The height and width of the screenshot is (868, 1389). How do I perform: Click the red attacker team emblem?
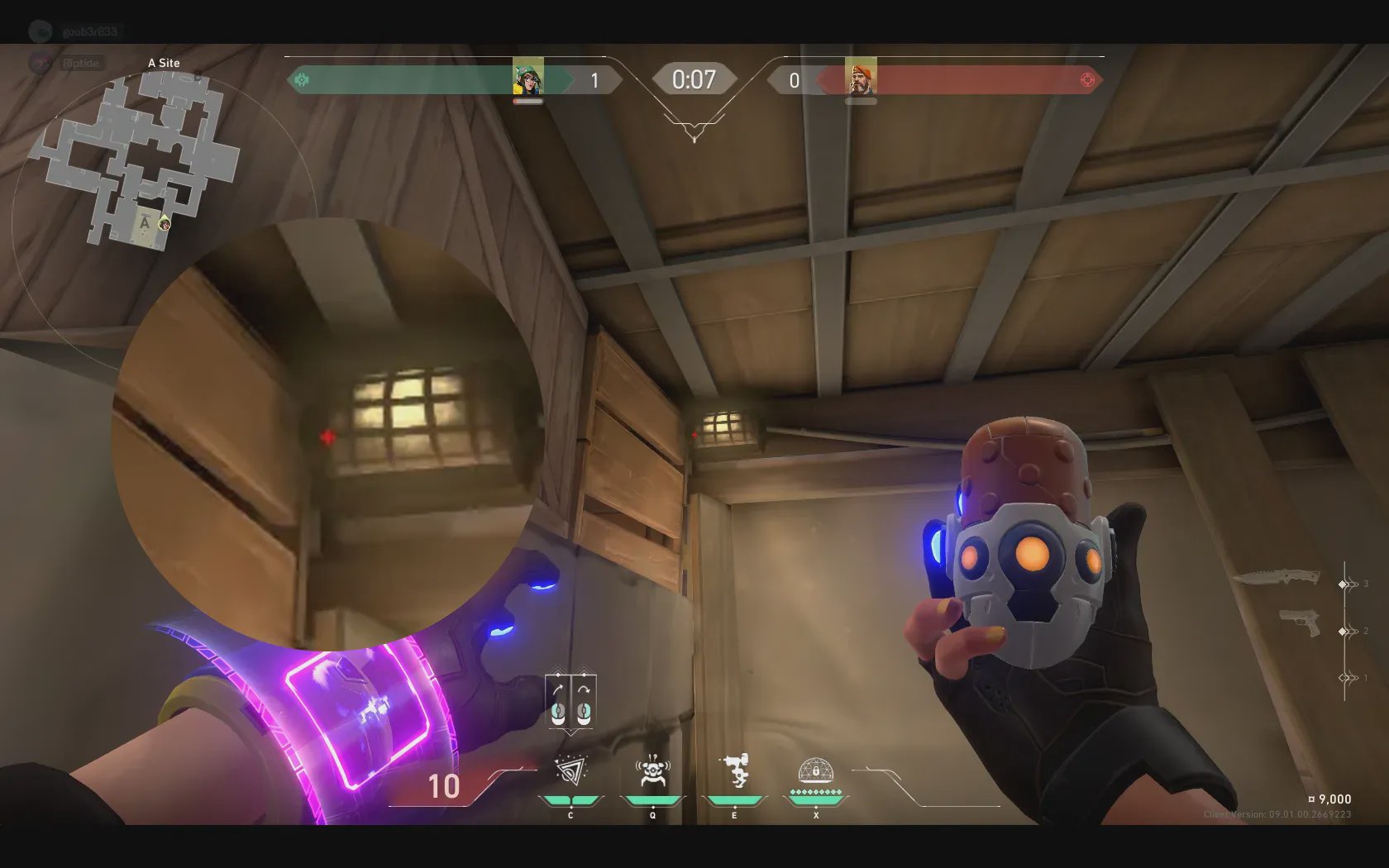[1087, 80]
